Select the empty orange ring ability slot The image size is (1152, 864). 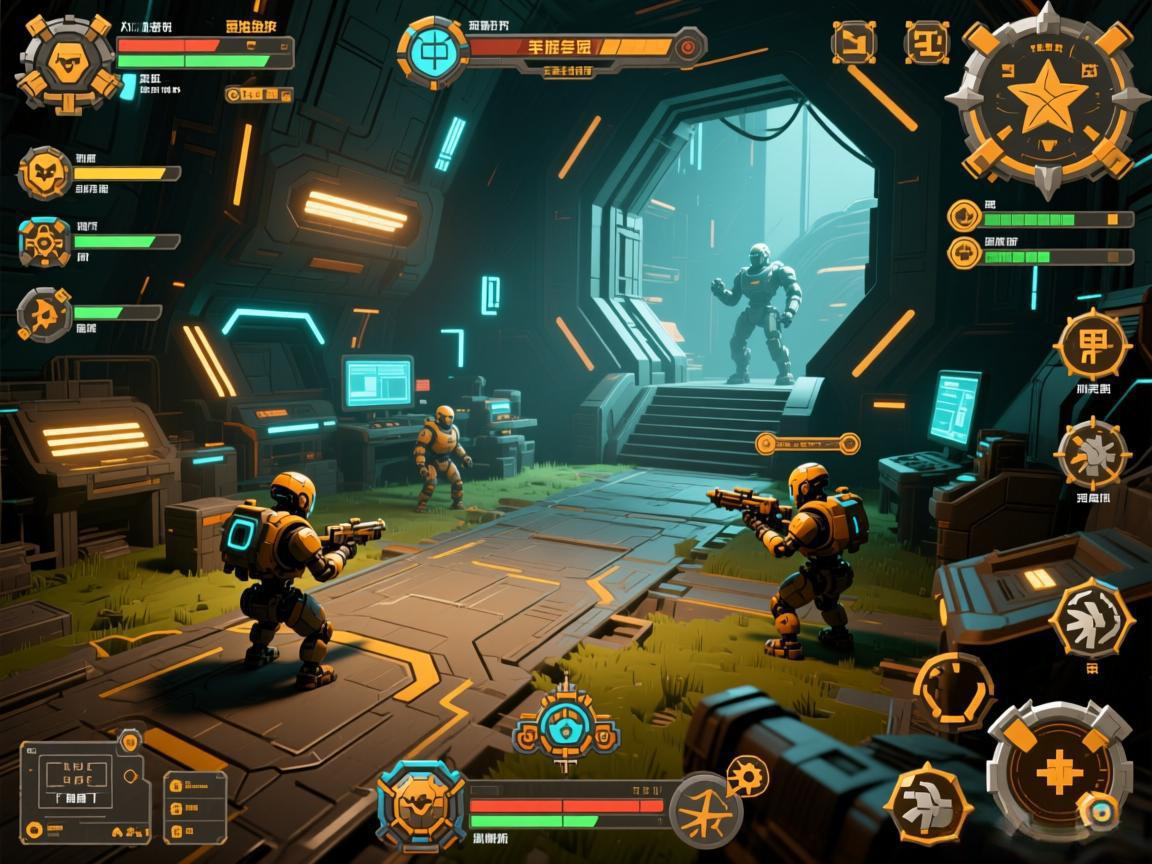(954, 690)
